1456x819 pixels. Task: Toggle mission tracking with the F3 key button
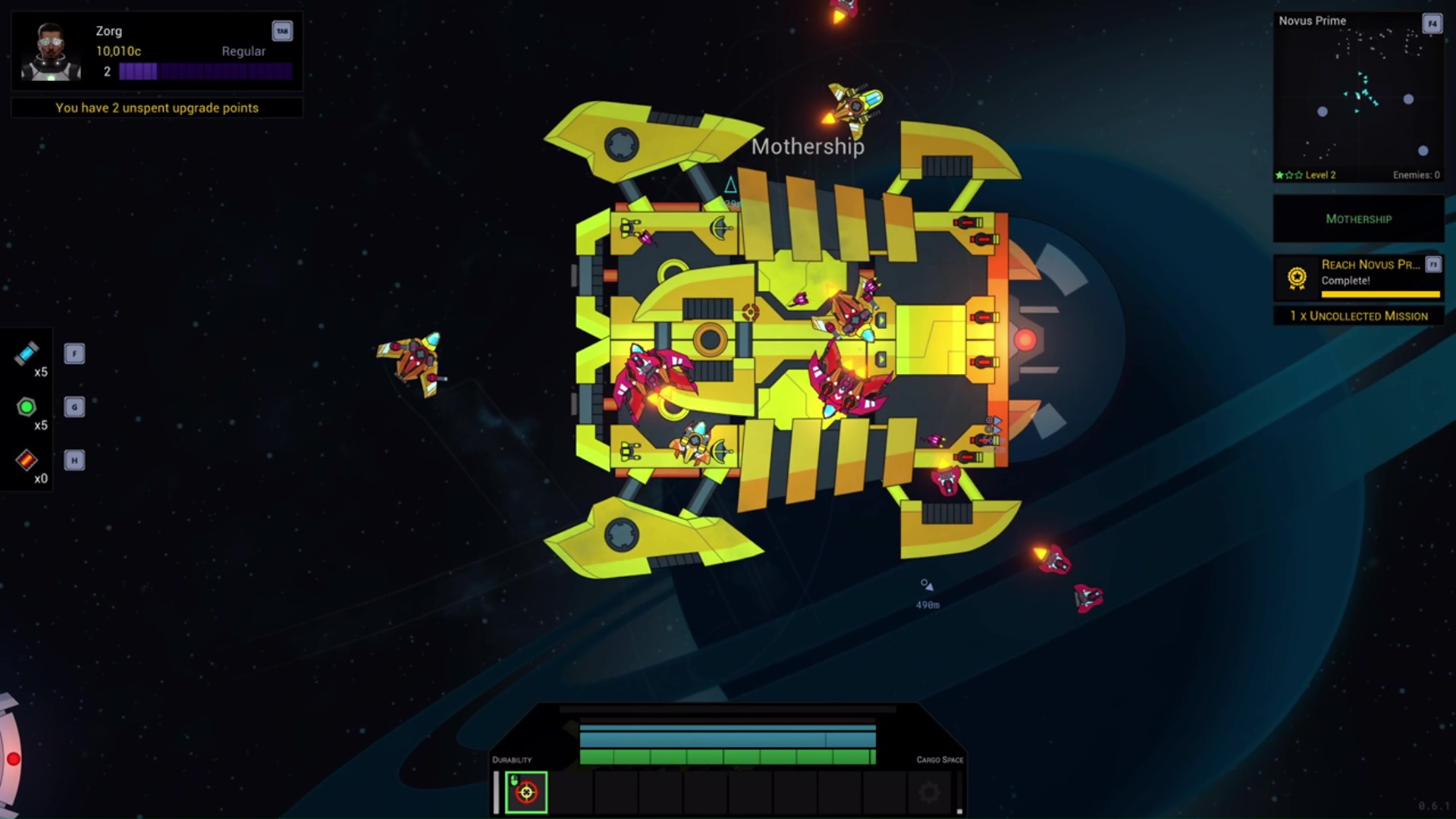coord(1433,265)
